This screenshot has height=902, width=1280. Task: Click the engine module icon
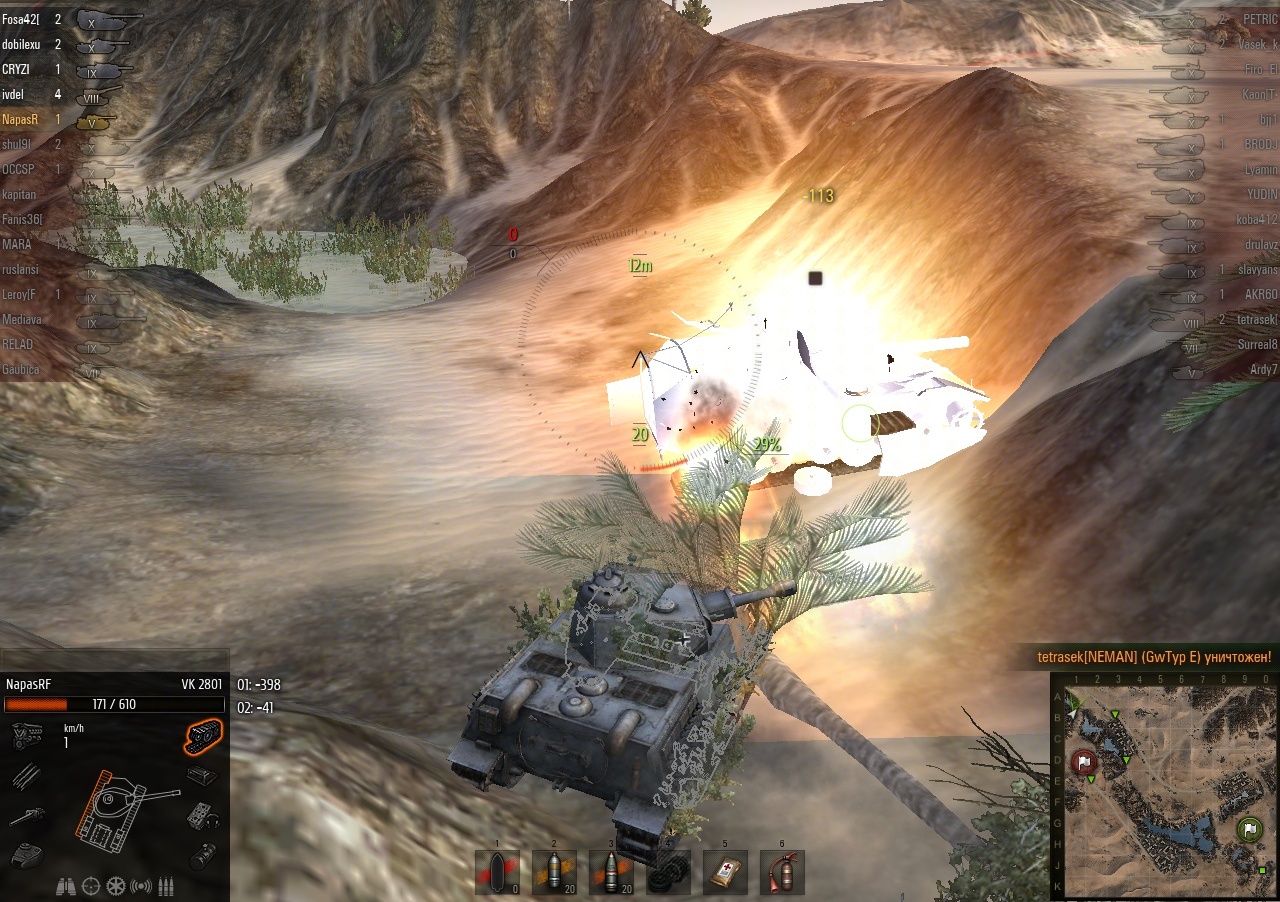pos(24,737)
